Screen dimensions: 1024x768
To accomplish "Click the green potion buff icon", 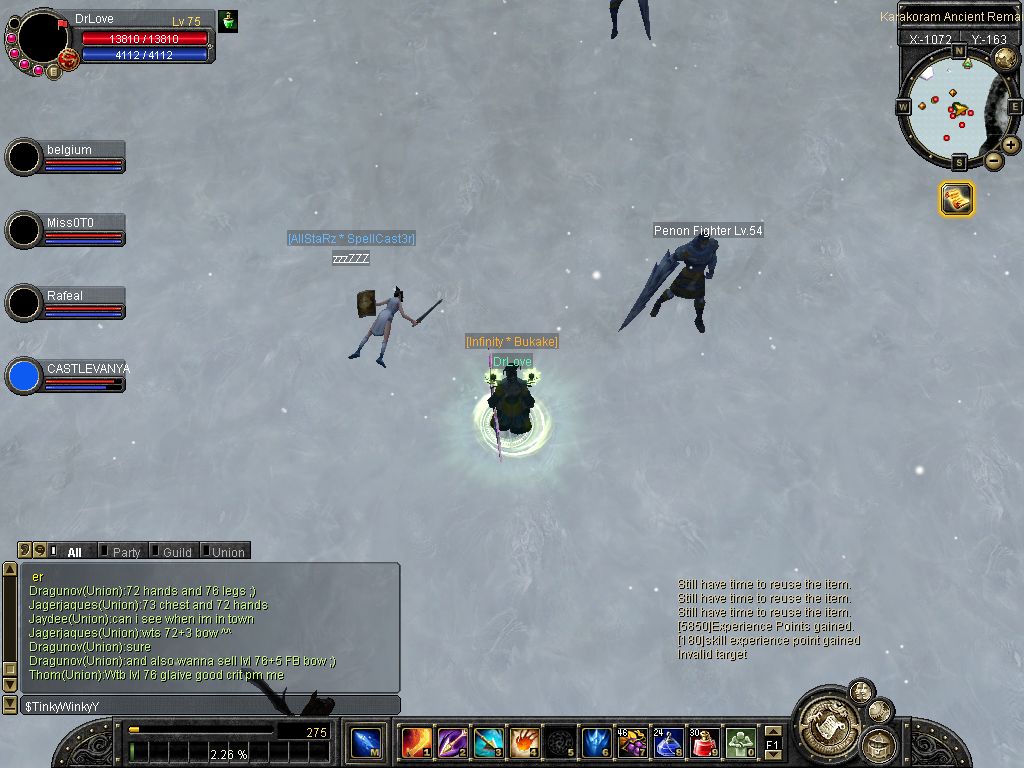I will pos(228,21).
